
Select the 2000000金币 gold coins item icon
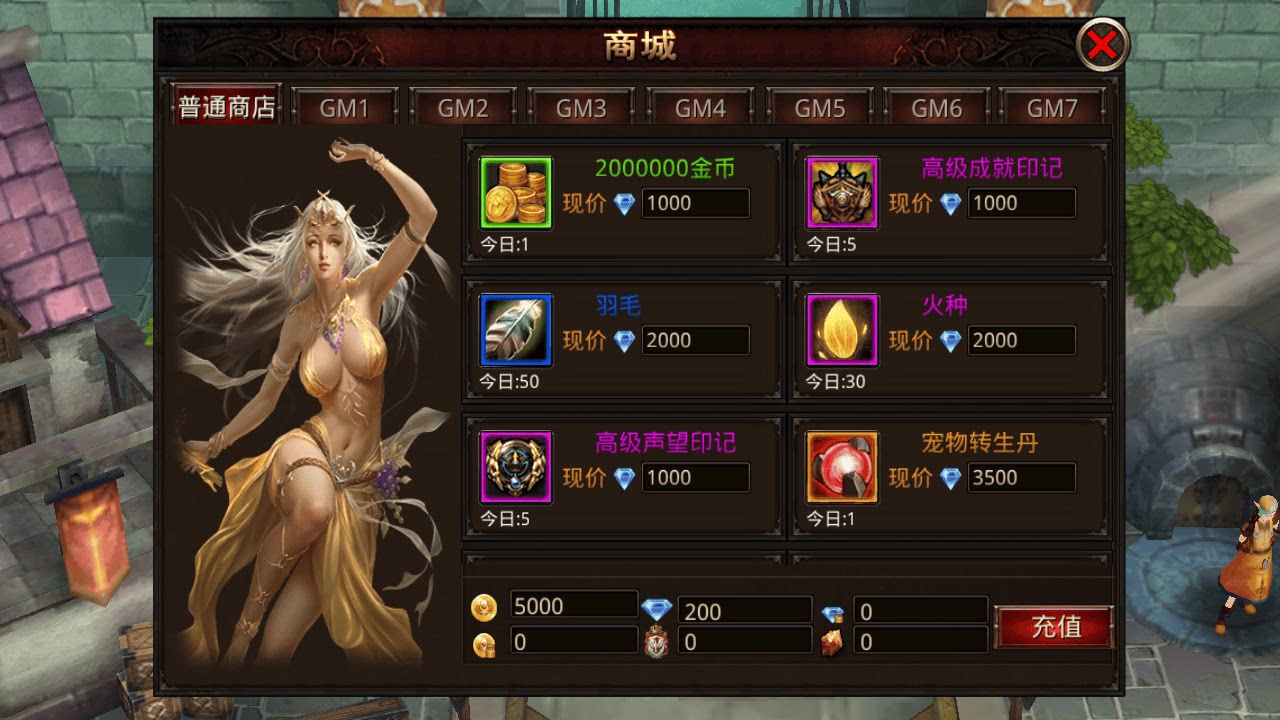pyautogui.click(x=516, y=190)
